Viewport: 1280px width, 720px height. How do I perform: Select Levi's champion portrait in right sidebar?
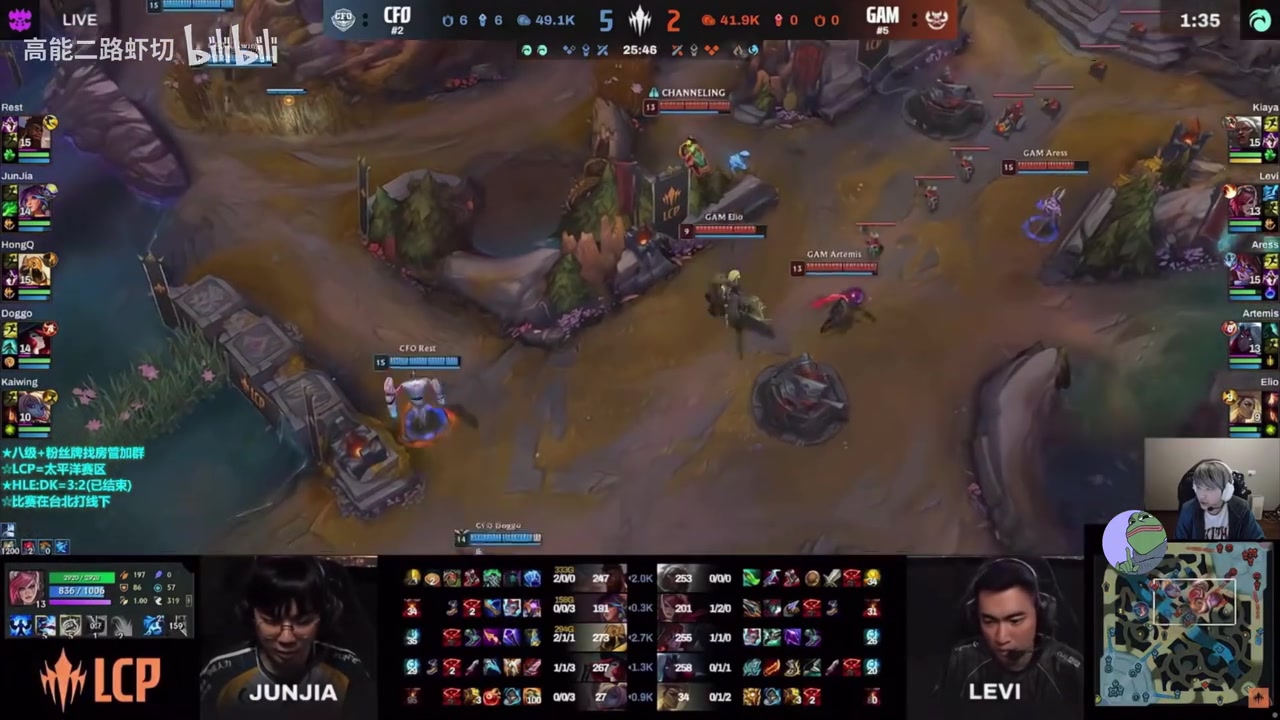pos(1244,201)
